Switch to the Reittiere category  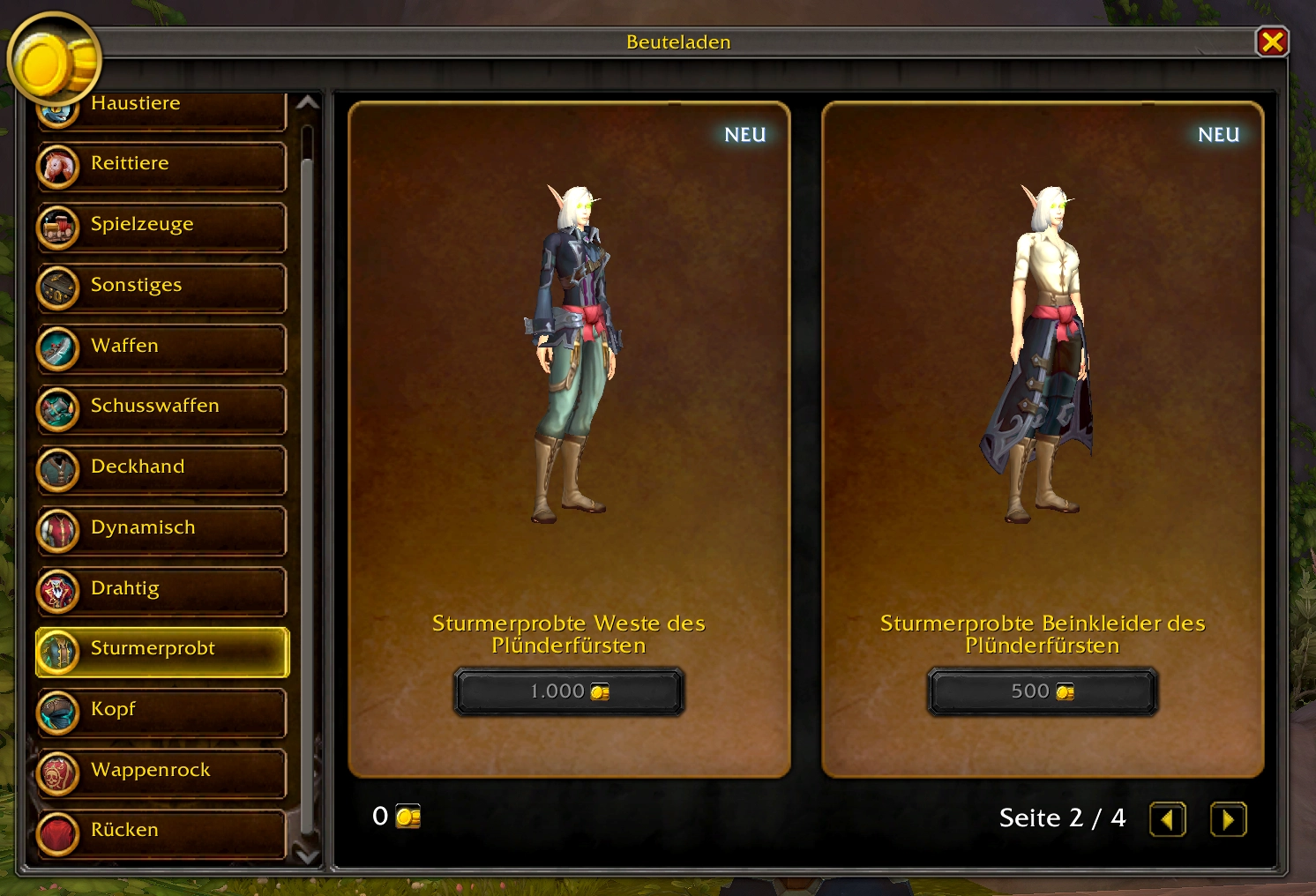[x=162, y=165]
